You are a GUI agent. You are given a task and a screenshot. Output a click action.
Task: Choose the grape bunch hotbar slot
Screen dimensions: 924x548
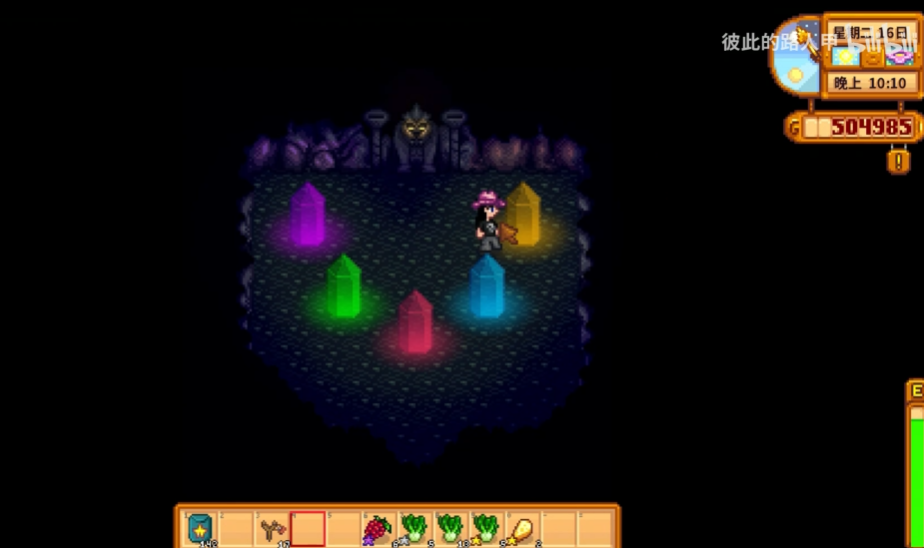coord(378,529)
